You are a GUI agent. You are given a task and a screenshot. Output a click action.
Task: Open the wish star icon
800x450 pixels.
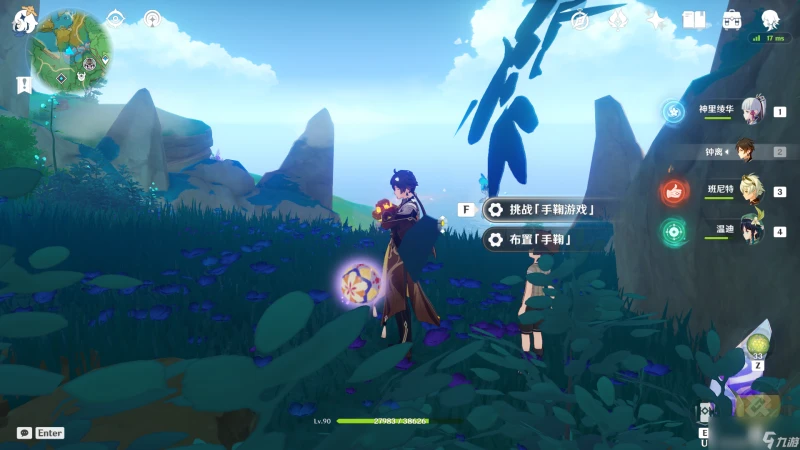coord(656,20)
